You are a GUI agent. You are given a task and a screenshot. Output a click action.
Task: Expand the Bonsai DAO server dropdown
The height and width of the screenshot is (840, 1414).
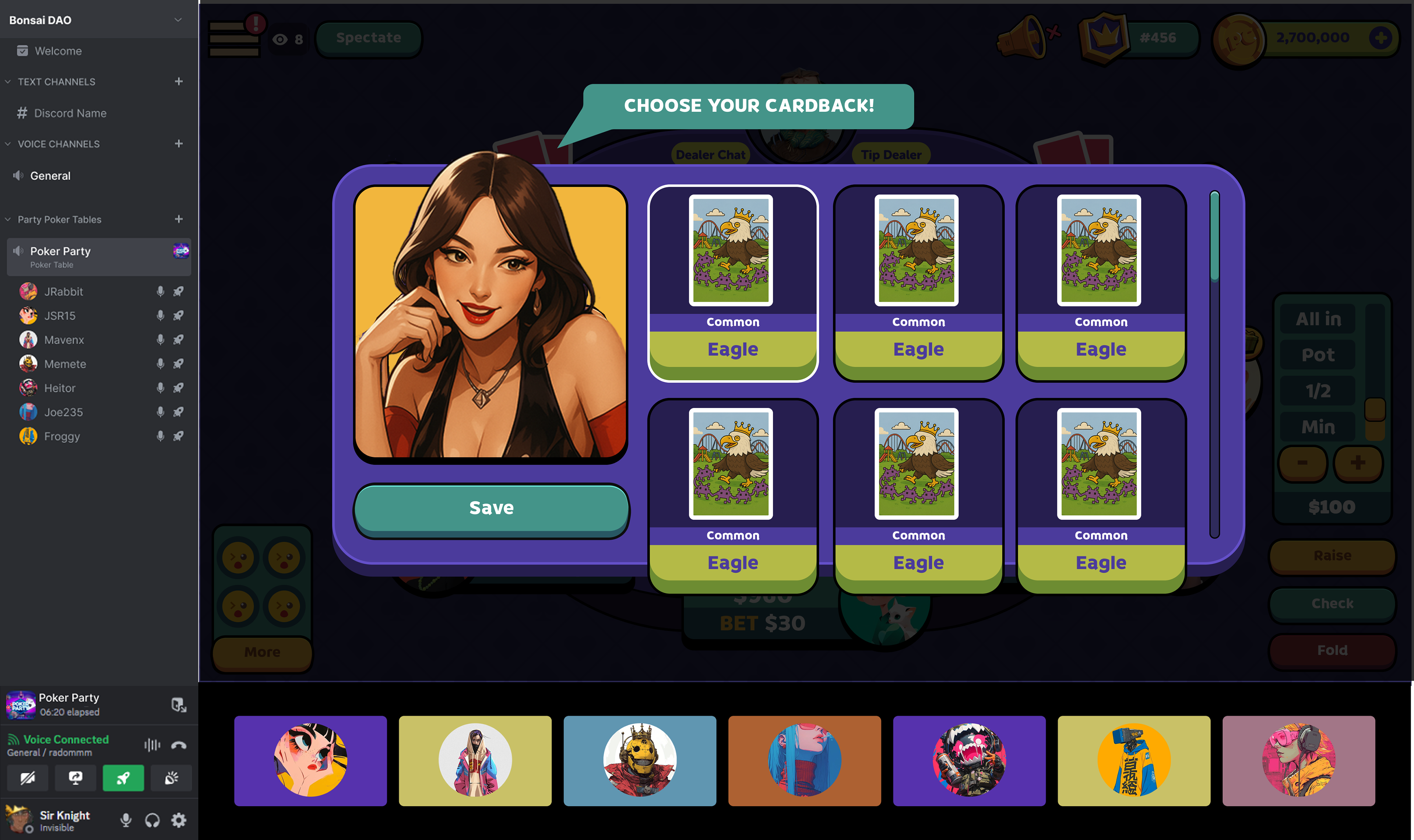tap(177, 20)
